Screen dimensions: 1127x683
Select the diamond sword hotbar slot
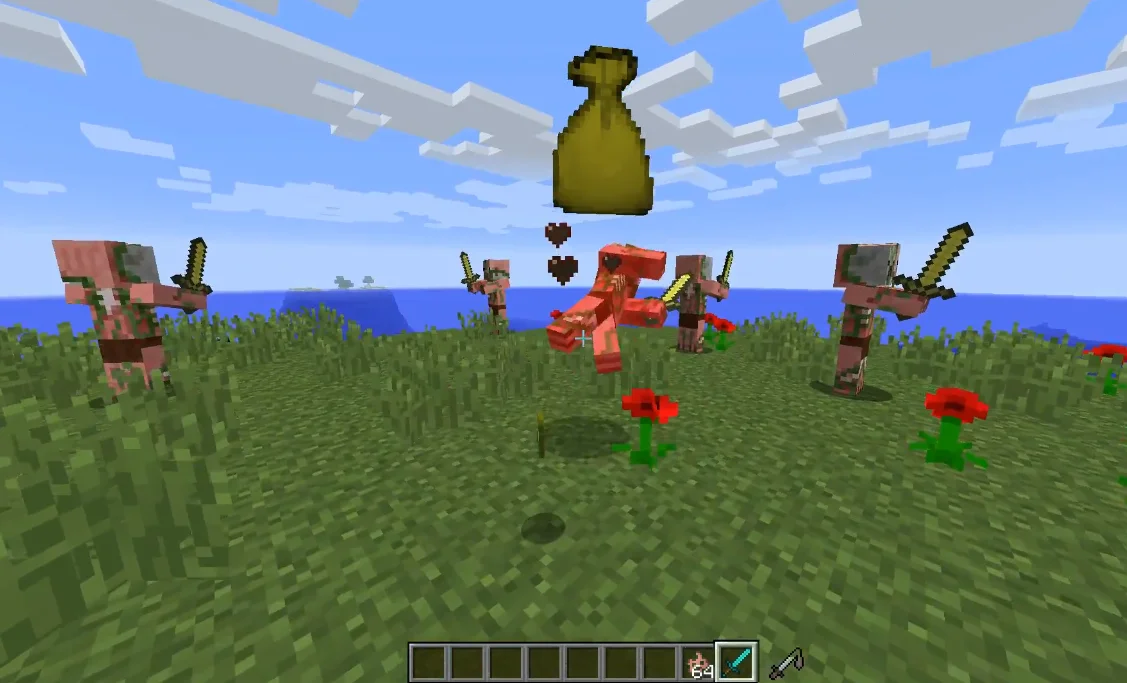tap(736, 661)
